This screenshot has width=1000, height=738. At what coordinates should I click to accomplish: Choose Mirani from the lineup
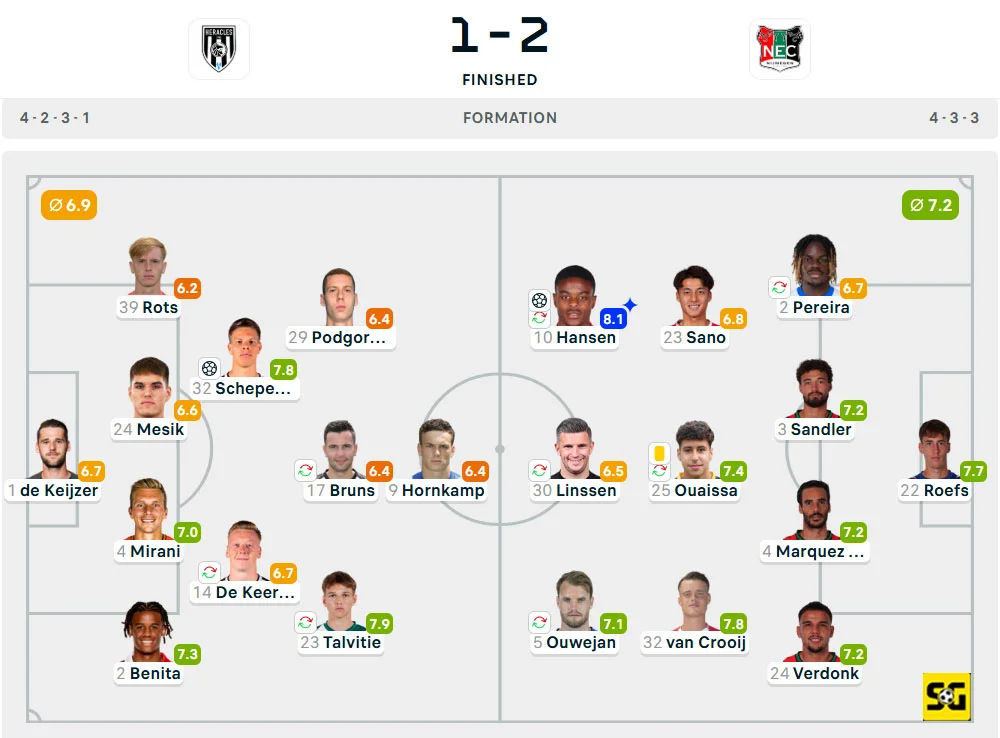click(x=148, y=510)
